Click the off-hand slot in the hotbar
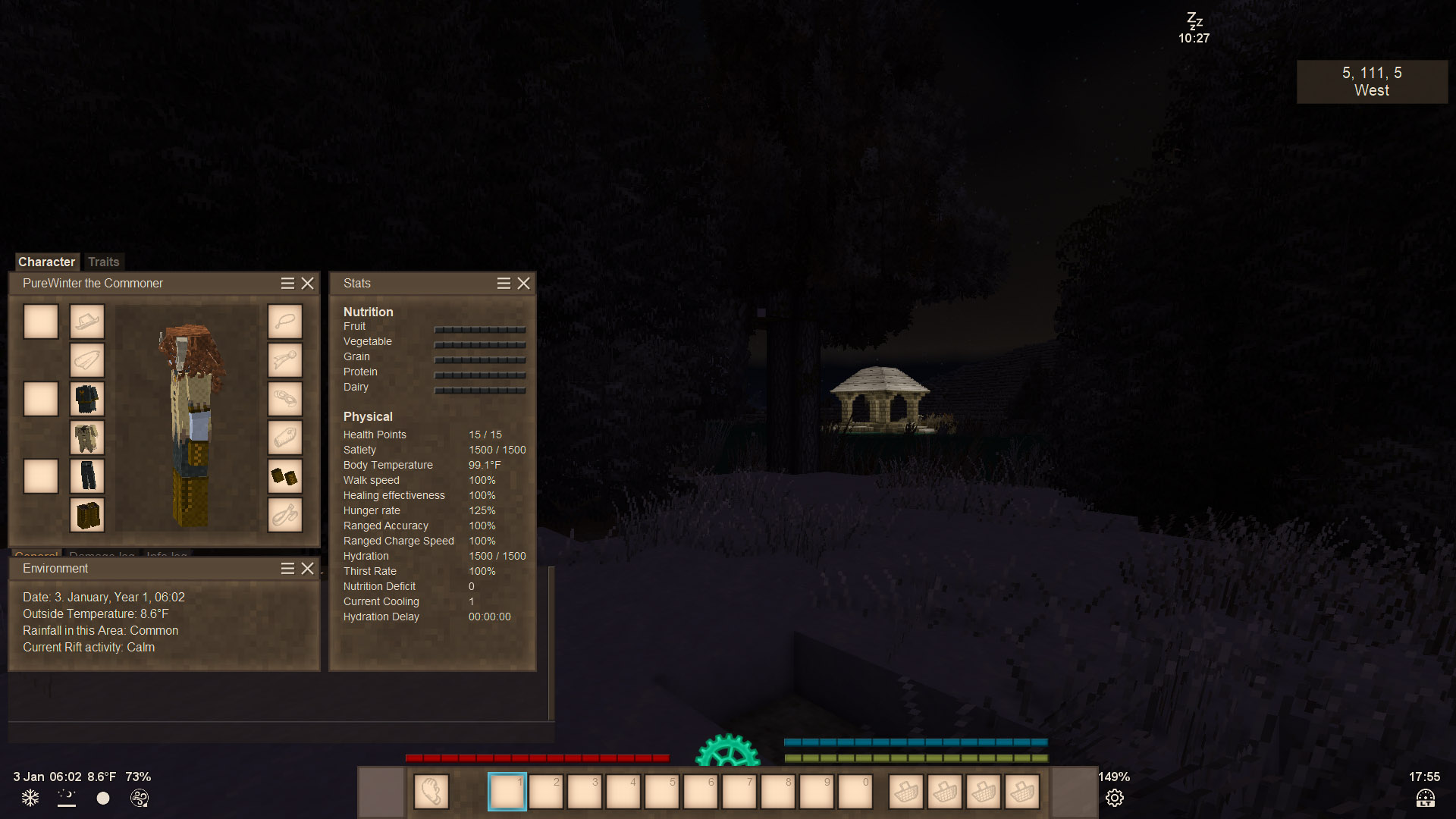 coord(431,792)
